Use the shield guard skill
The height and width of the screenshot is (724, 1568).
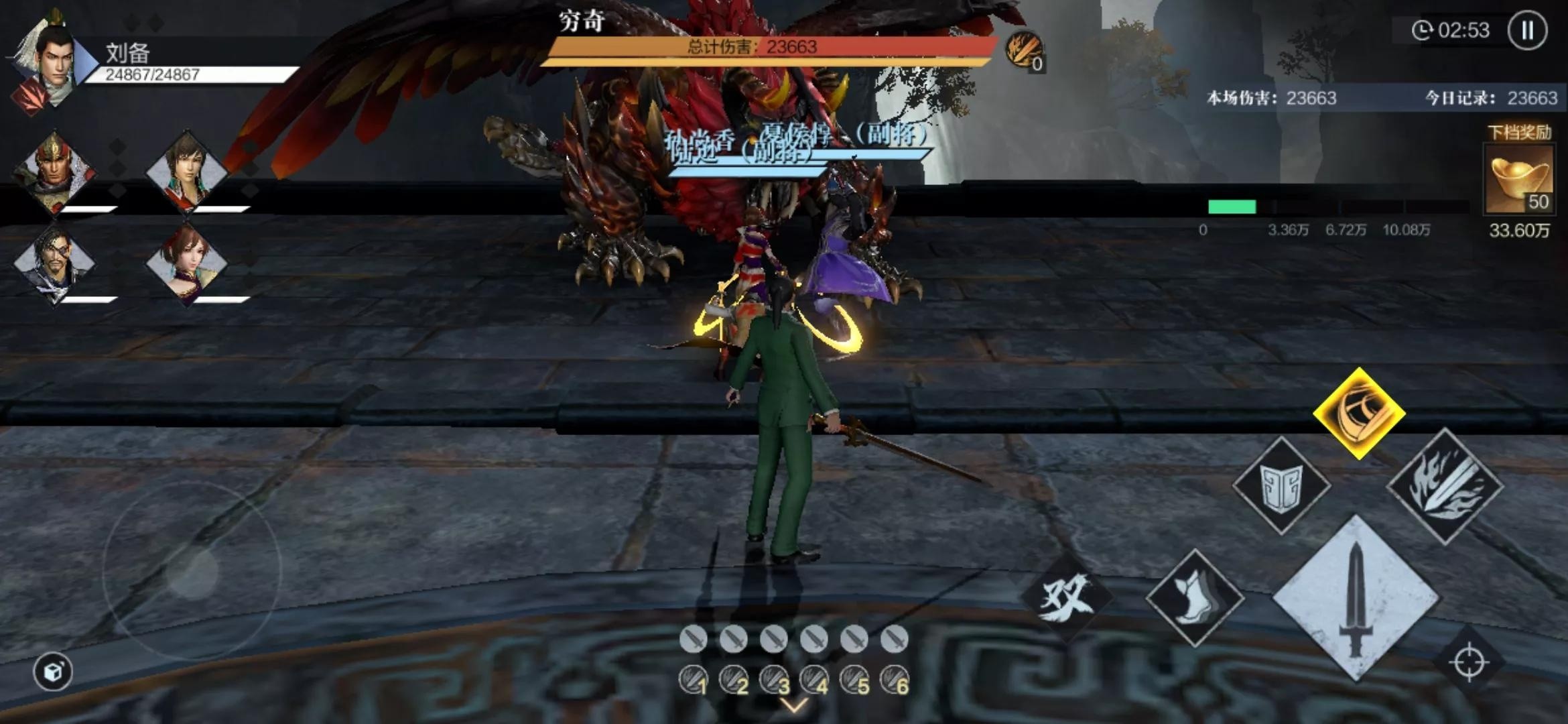click(x=1281, y=486)
